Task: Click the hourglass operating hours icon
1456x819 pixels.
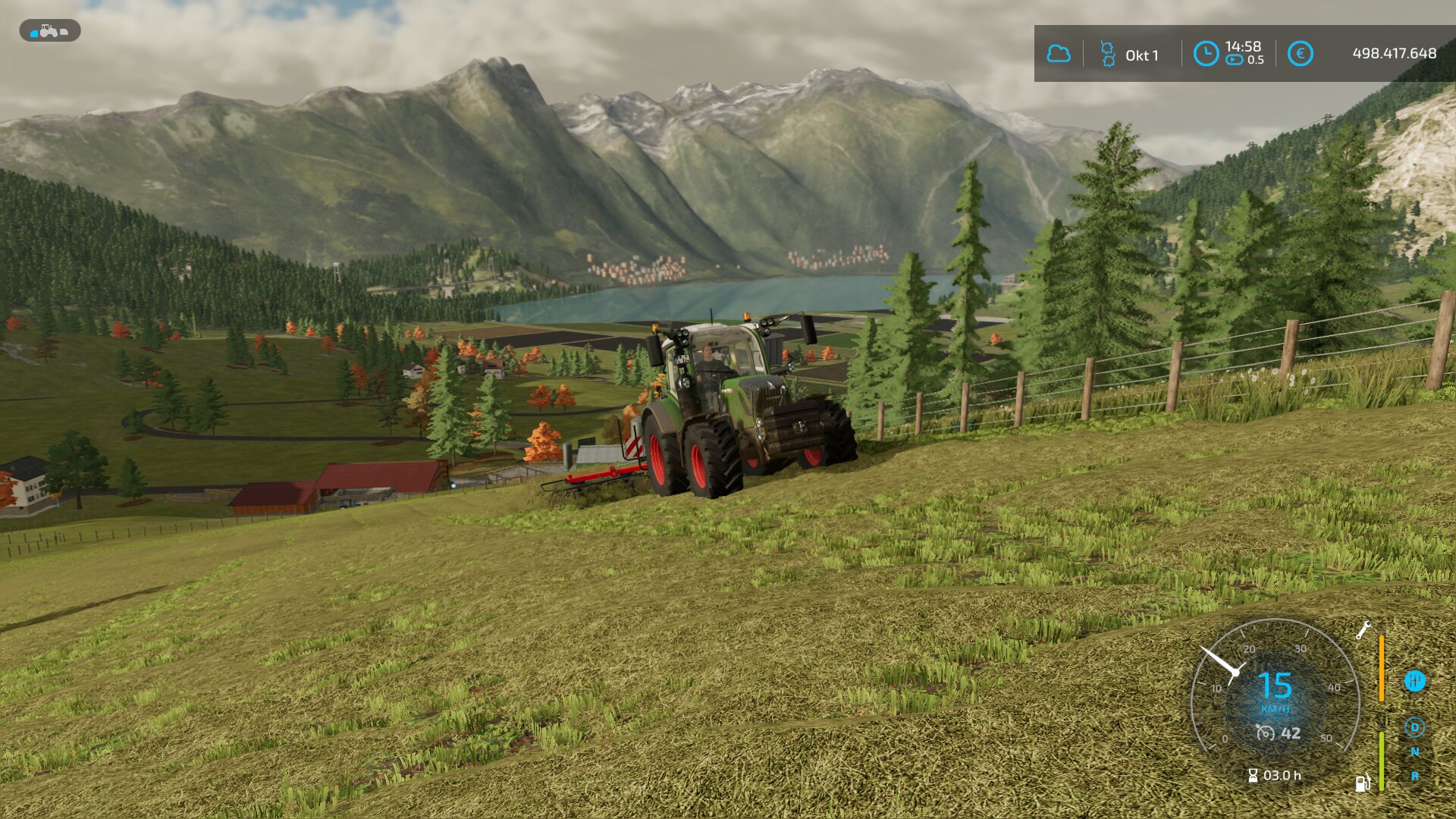Action: point(1253,775)
